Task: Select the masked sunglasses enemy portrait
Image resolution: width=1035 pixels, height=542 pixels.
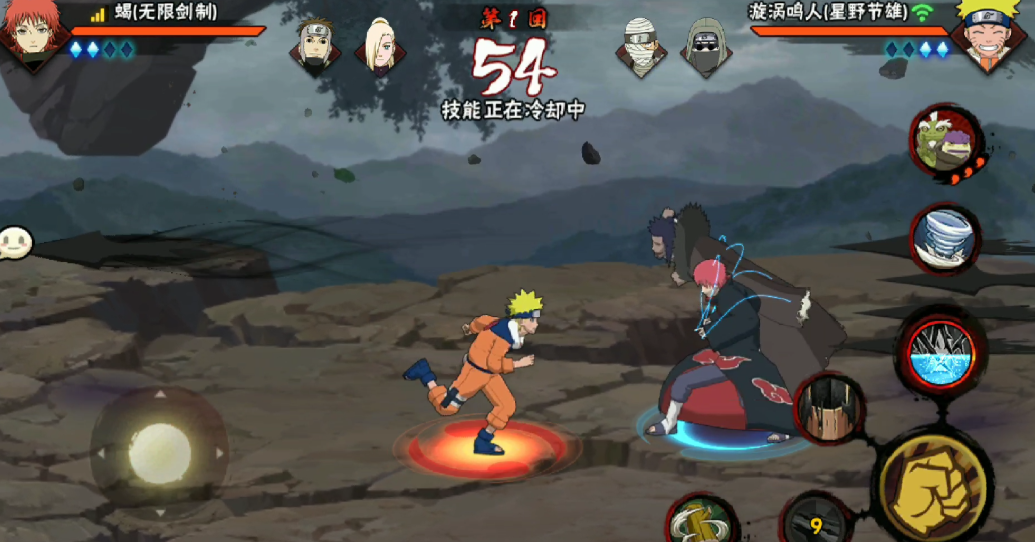Action: [706, 46]
